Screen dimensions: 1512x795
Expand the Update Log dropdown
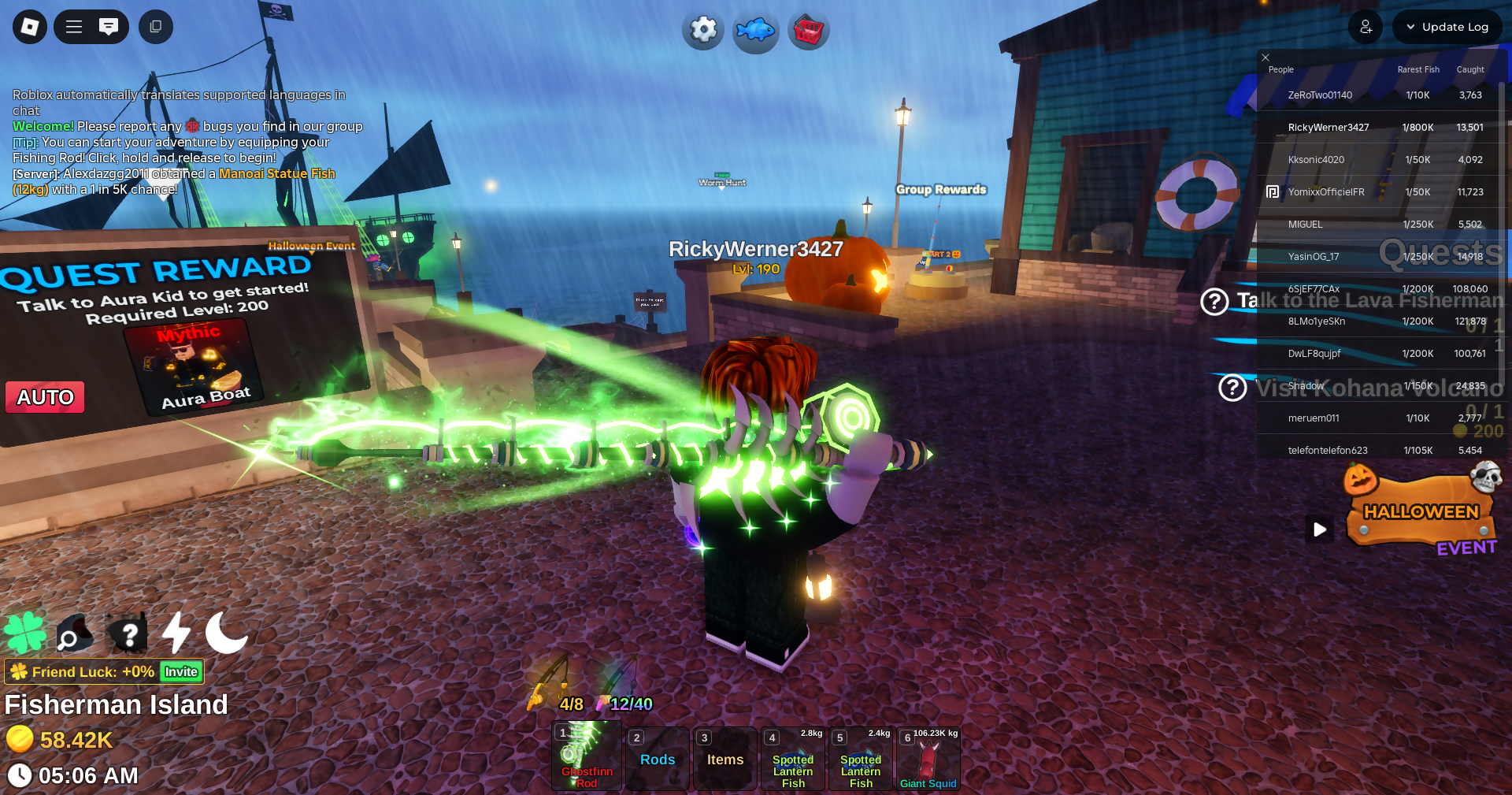(x=1447, y=27)
